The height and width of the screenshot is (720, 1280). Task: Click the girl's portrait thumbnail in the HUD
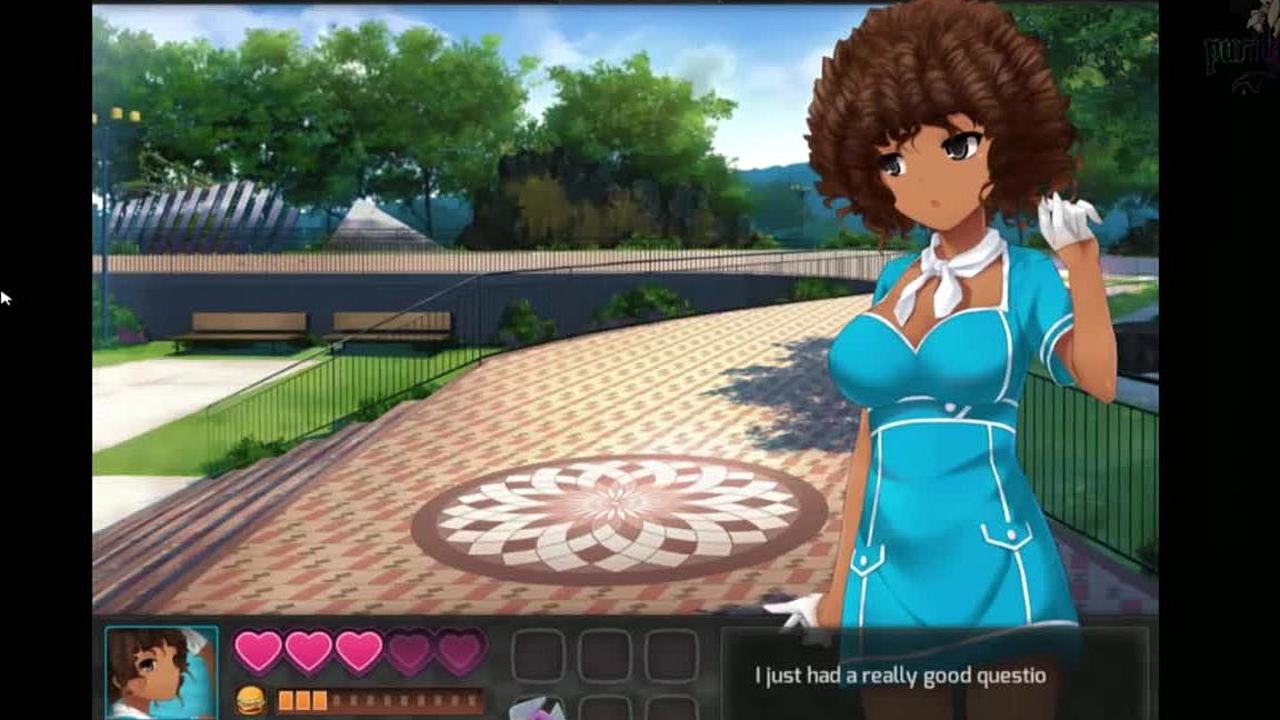coord(161,672)
